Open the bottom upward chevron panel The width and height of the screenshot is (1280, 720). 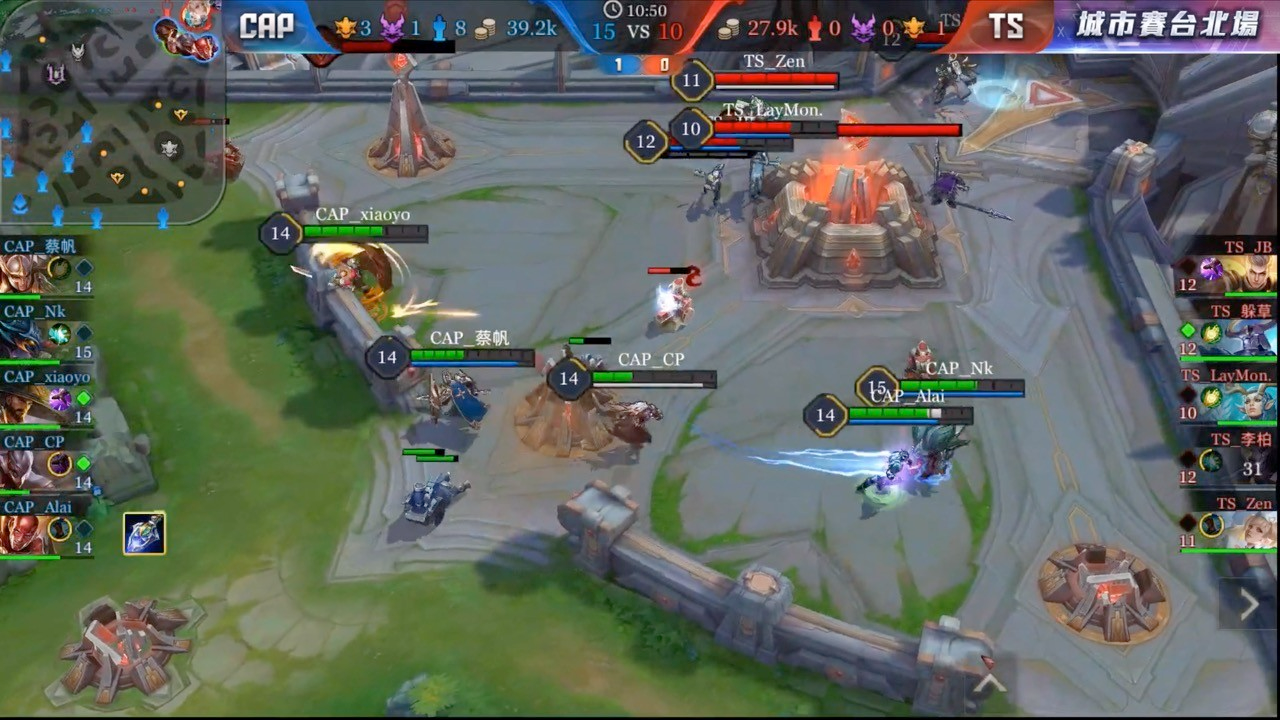pos(990,682)
